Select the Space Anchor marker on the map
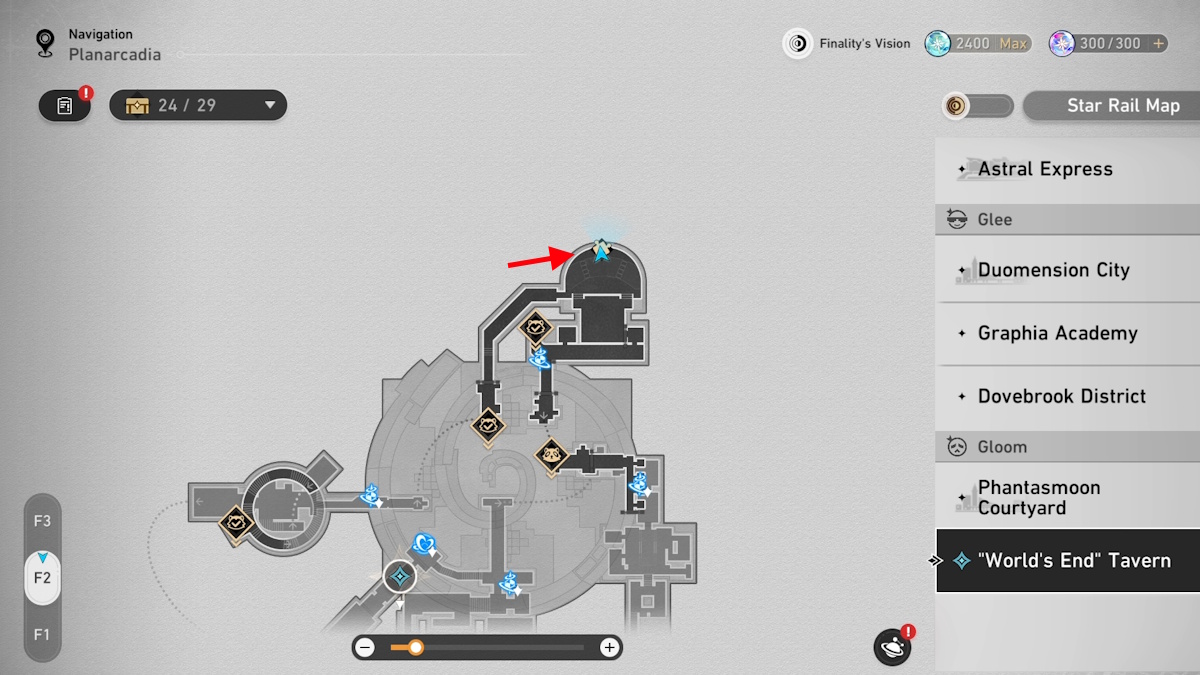The height and width of the screenshot is (675, 1200). [400, 576]
